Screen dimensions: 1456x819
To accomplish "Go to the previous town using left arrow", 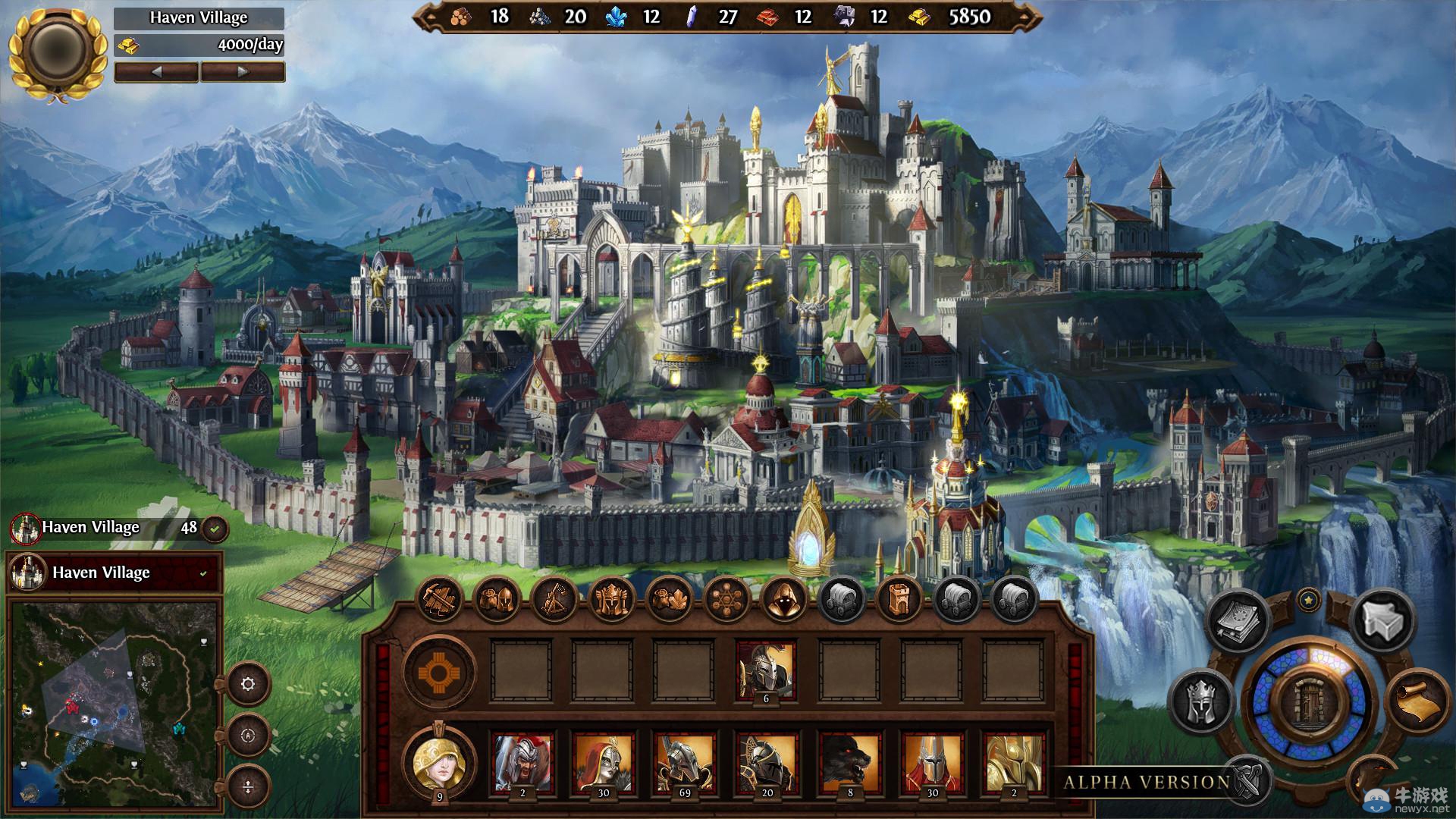I will (156, 72).
